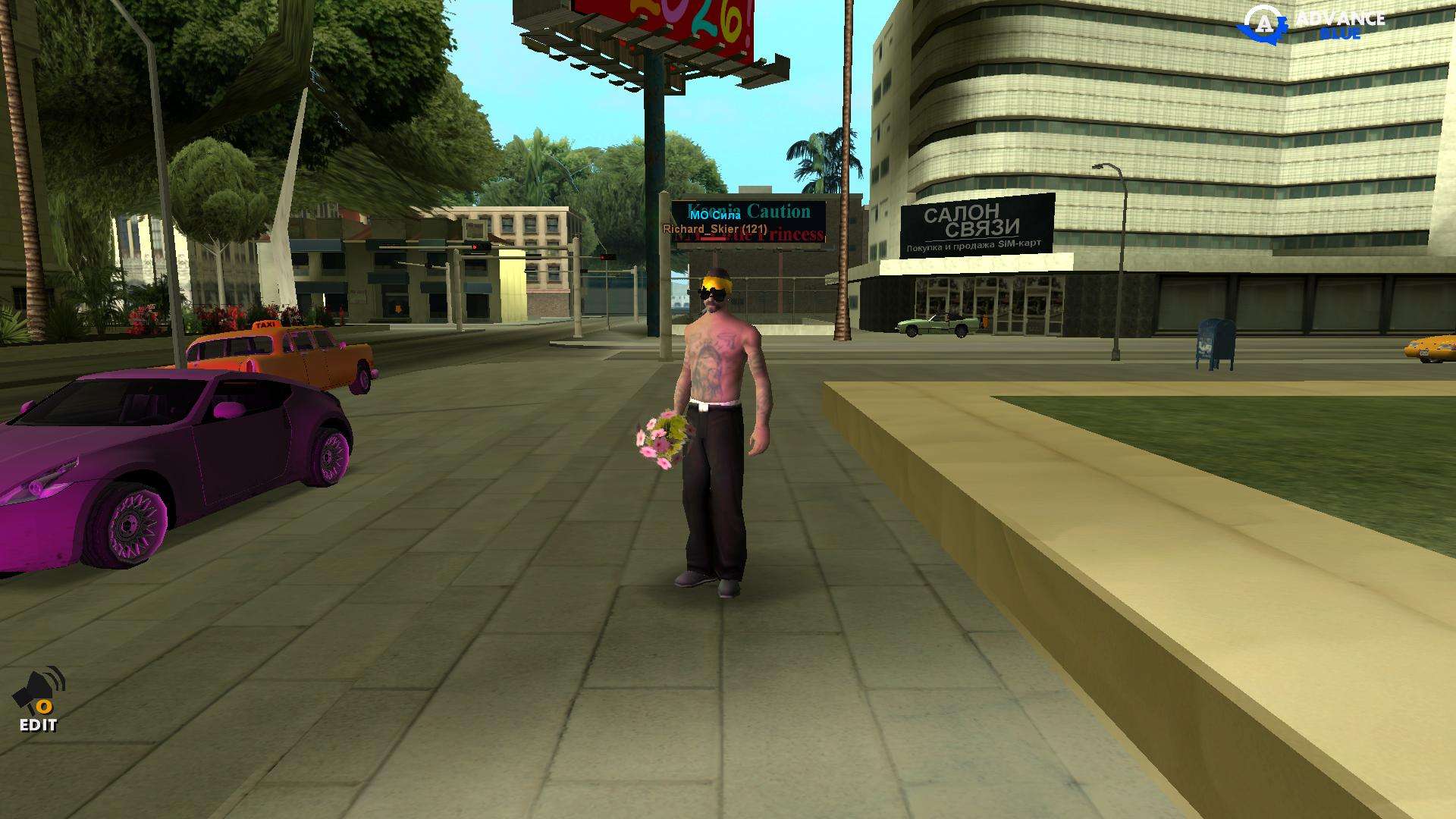Open the 'Салон связи' storefront sign
This screenshot has height=819, width=1456.
click(973, 219)
